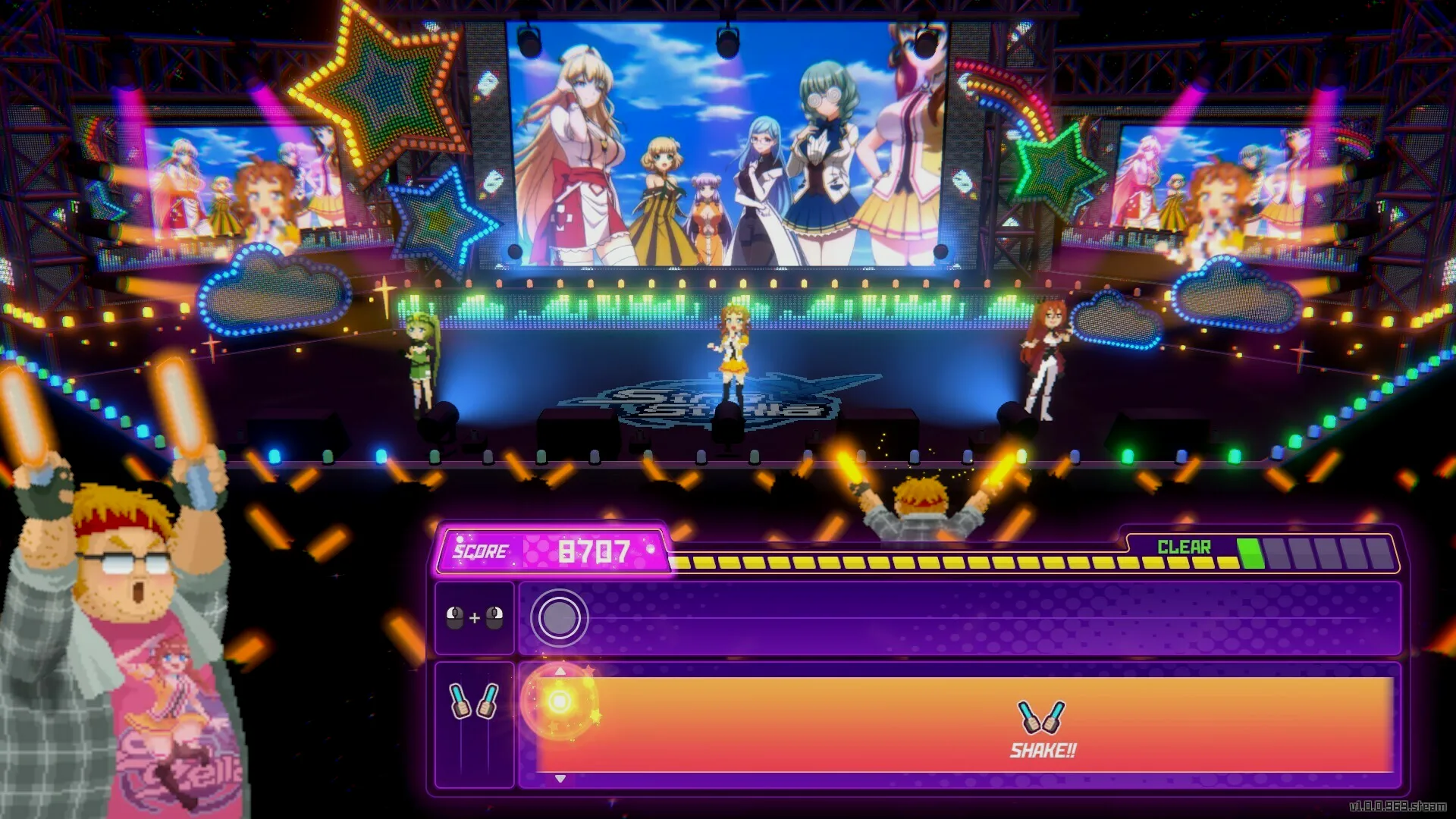Click the green star LED panel on the right
Image resolution: width=1456 pixels, height=819 pixels.
pos(1054,163)
